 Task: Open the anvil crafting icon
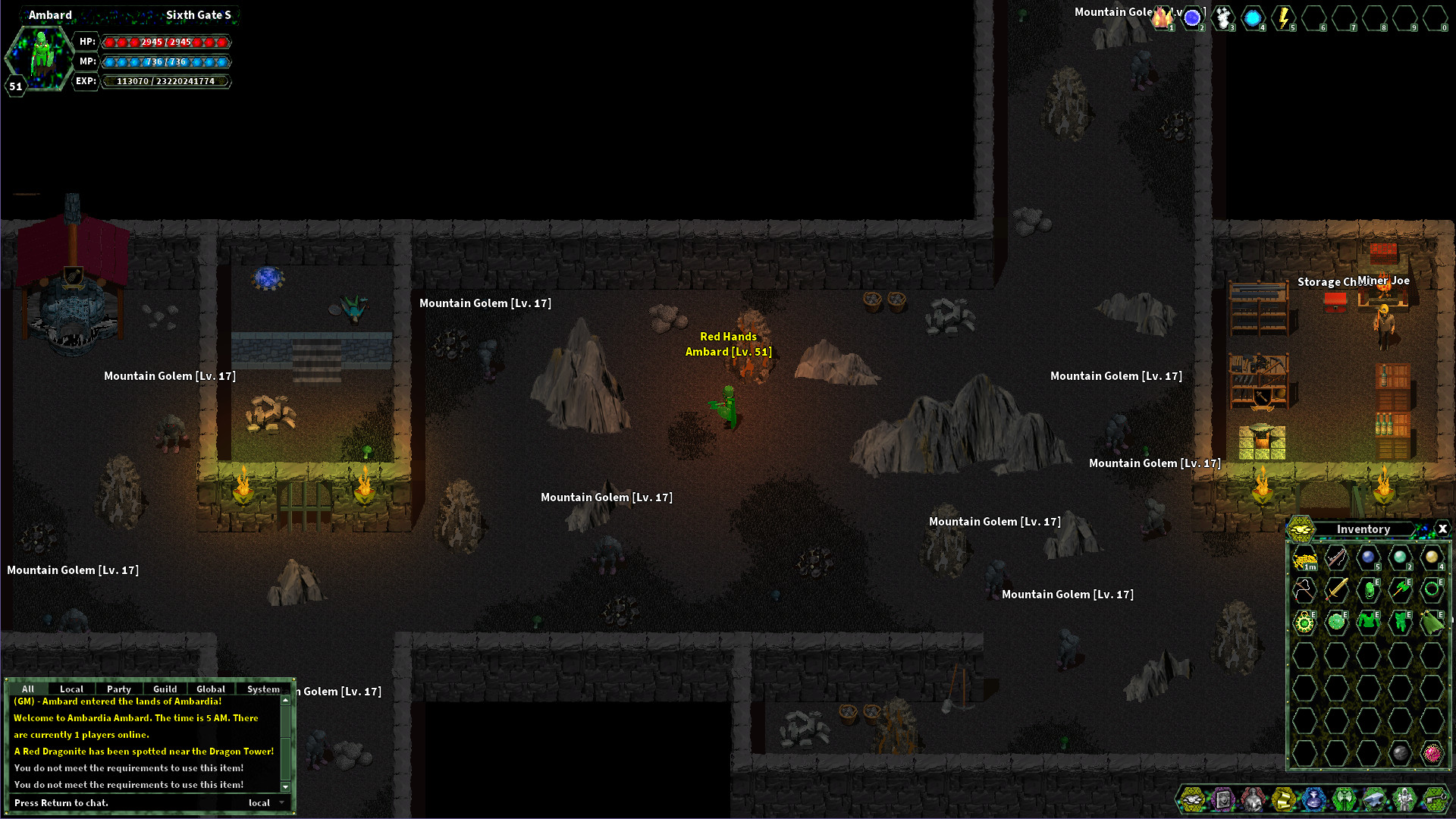(1373, 799)
